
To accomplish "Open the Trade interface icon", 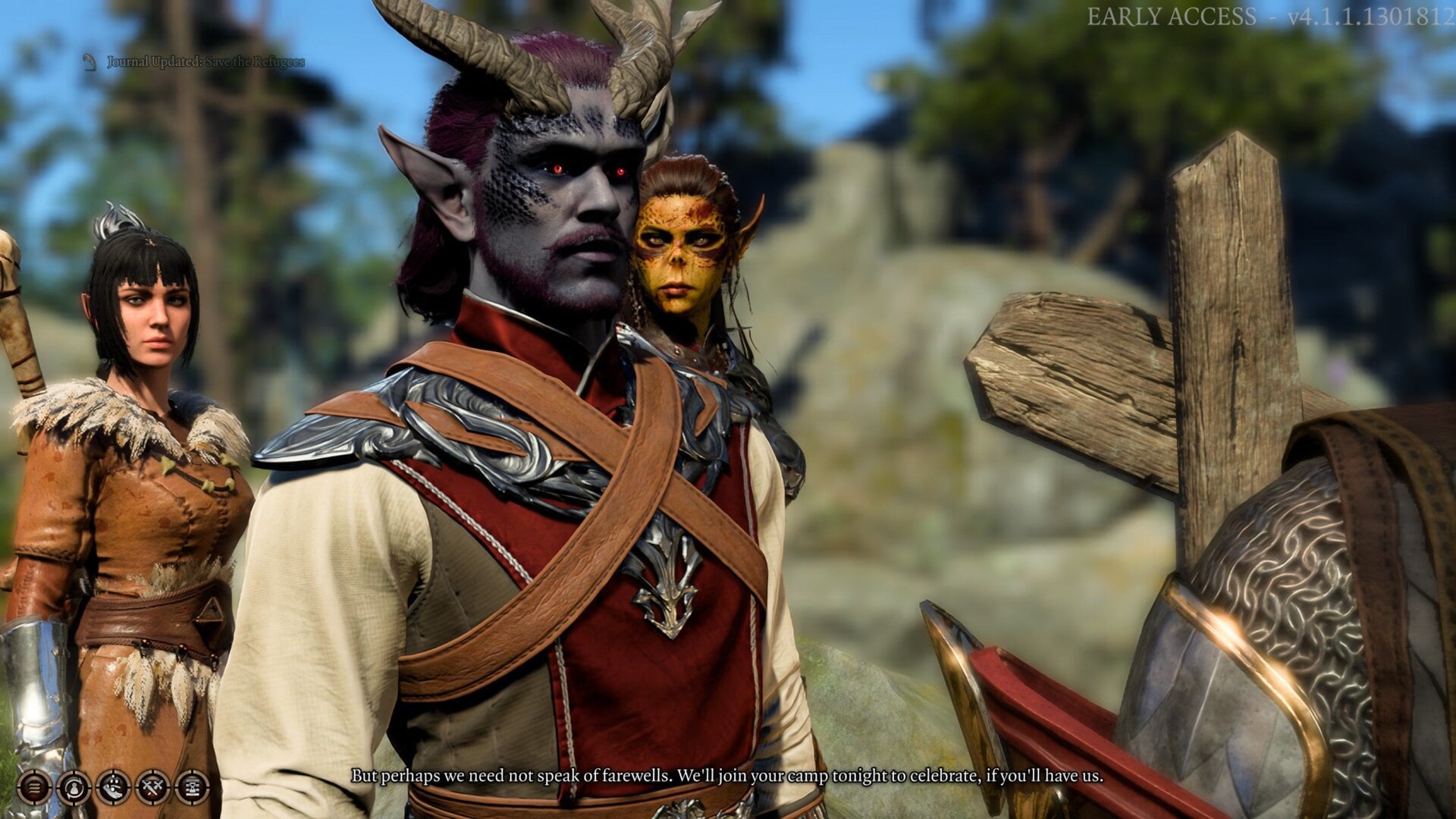I will pyautogui.click(x=74, y=787).
